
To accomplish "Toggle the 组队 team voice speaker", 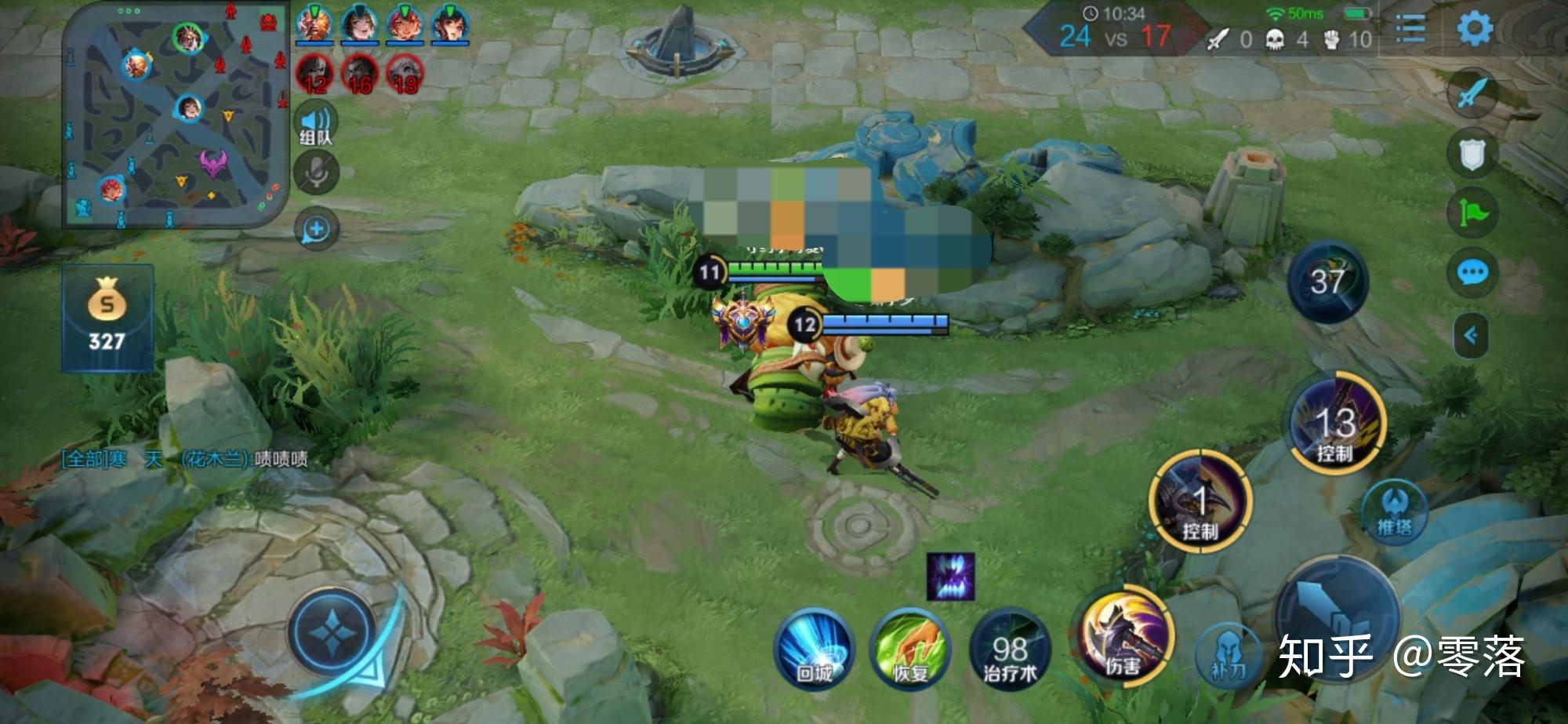I will click(x=315, y=126).
